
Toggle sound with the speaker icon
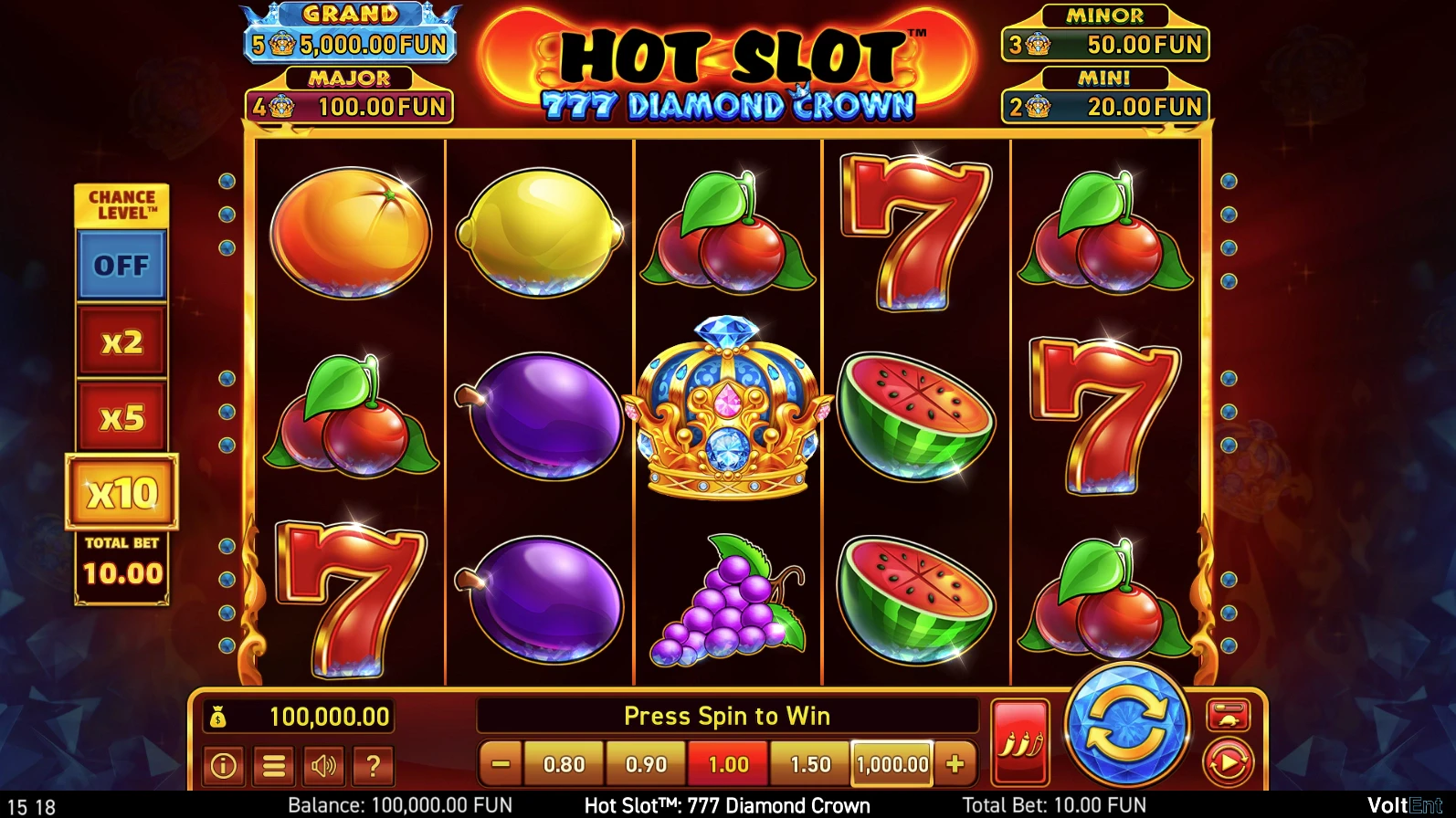(x=323, y=765)
